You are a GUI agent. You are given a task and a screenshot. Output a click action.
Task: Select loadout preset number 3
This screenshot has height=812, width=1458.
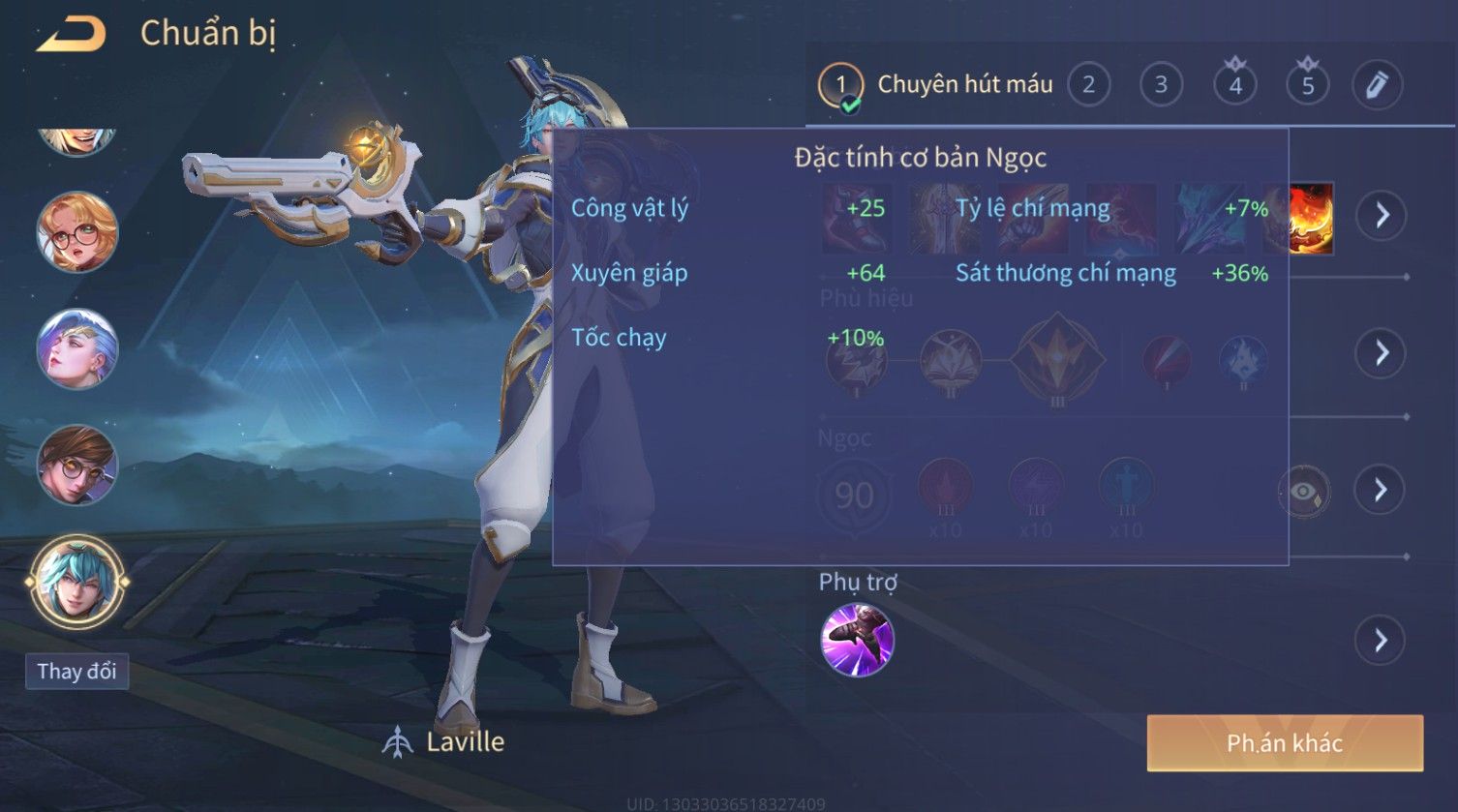[x=1161, y=85]
